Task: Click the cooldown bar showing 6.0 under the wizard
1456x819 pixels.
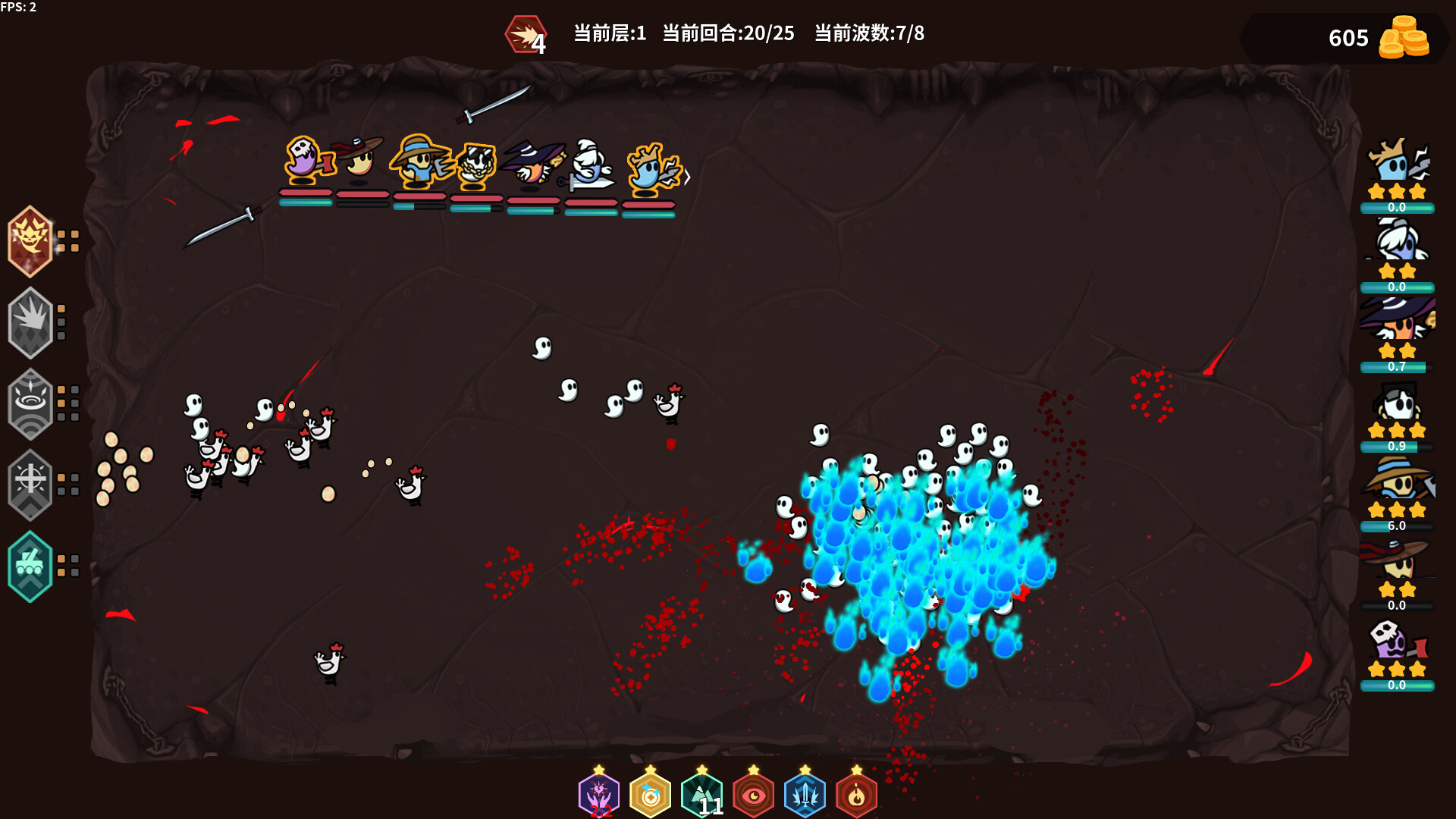Action: [x=1399, y=524]
